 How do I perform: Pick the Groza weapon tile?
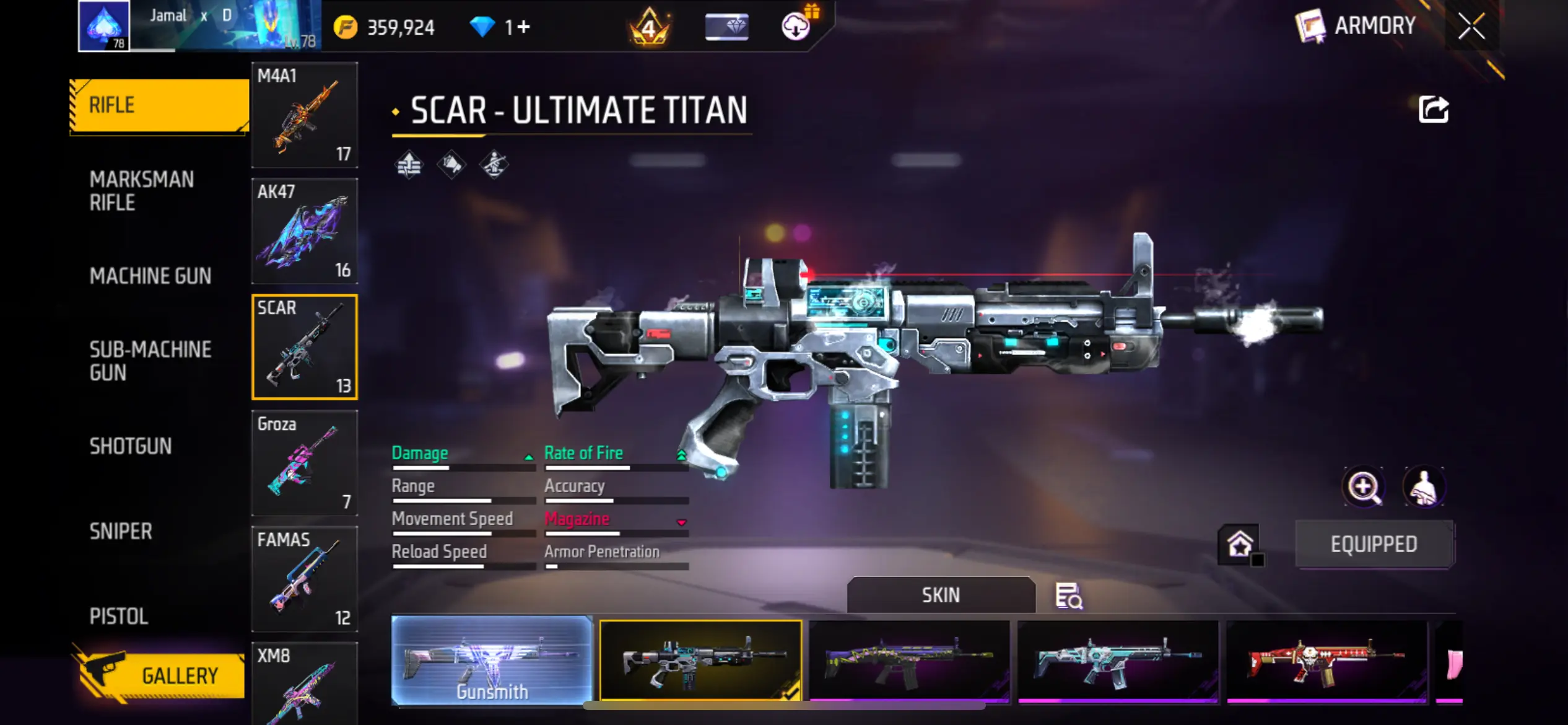pyautogui.click(x=305, y=463)
